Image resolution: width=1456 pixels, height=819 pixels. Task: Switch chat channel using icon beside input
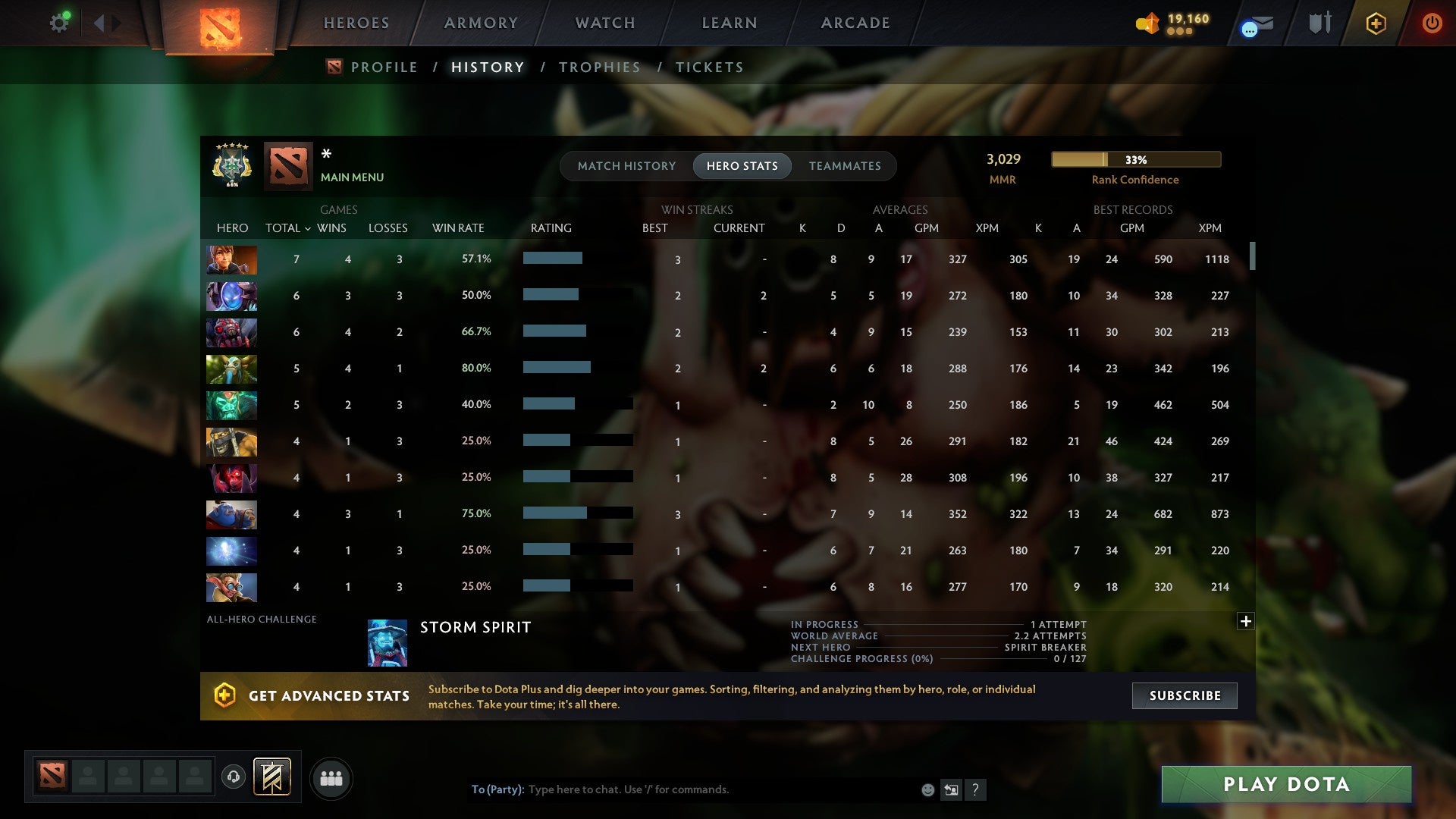951,789
